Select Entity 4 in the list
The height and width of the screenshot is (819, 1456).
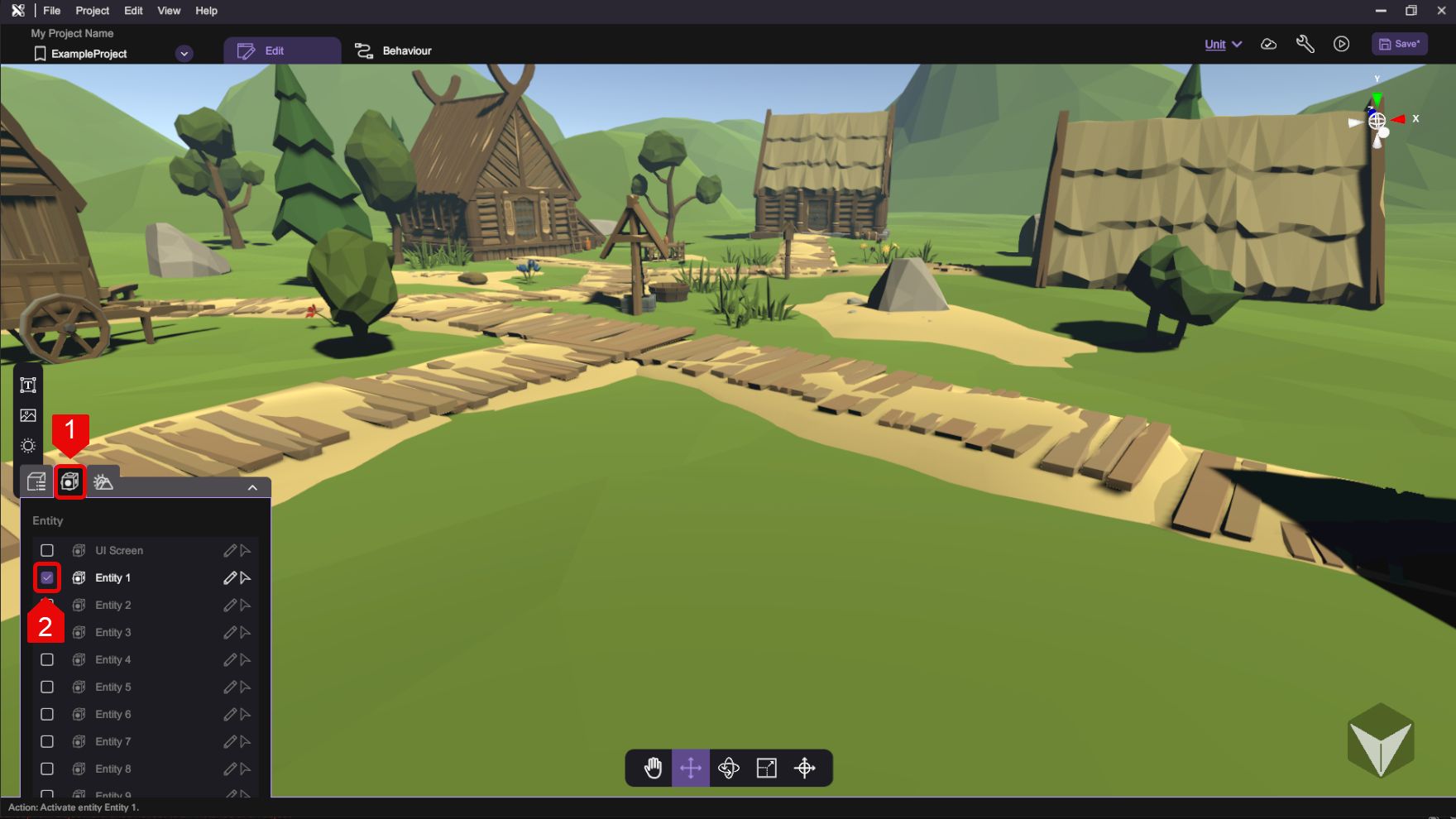click(113, 659)
